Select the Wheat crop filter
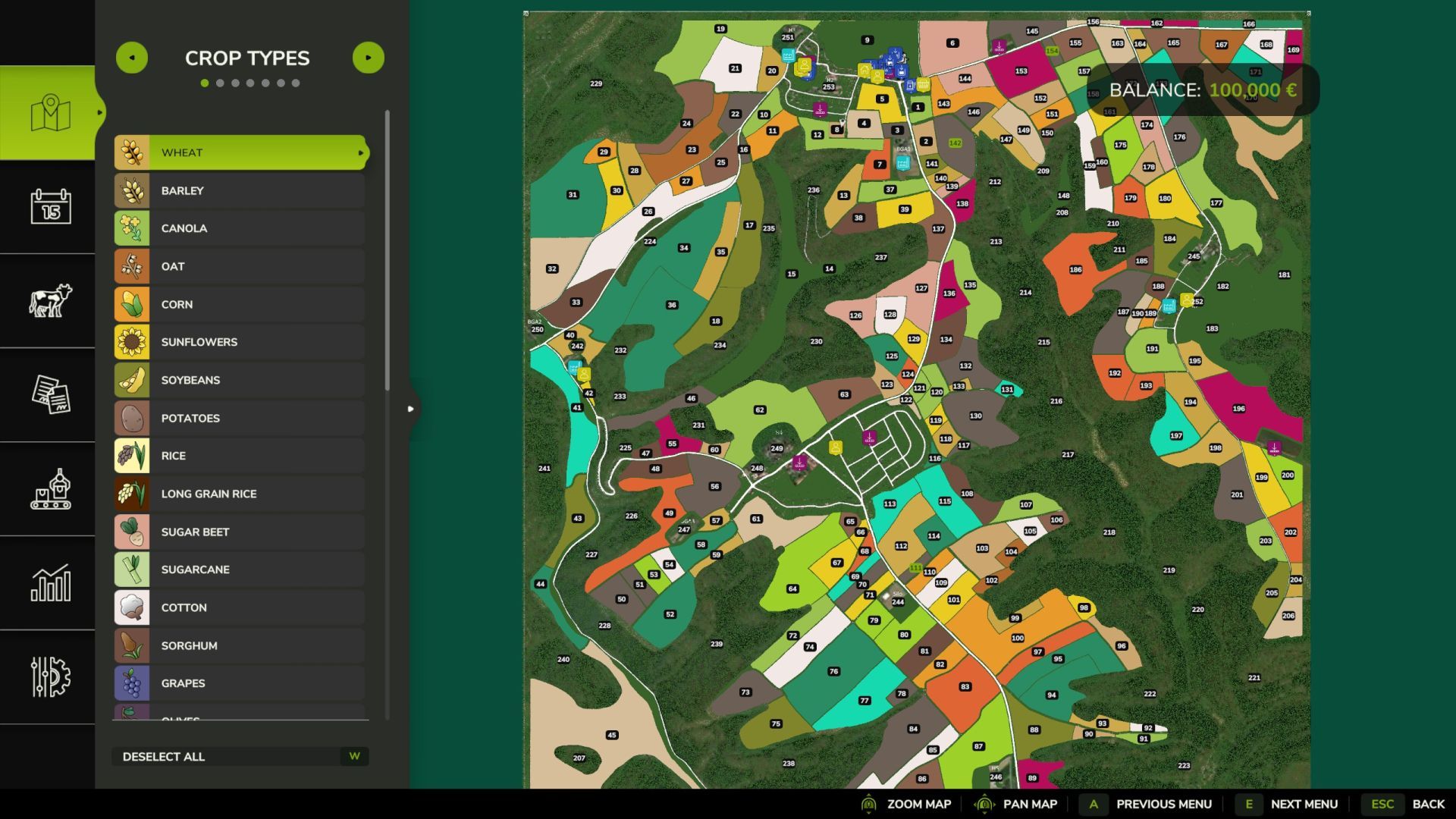Viewport: 1456px width, 819px height. click(x=240, y=152)
